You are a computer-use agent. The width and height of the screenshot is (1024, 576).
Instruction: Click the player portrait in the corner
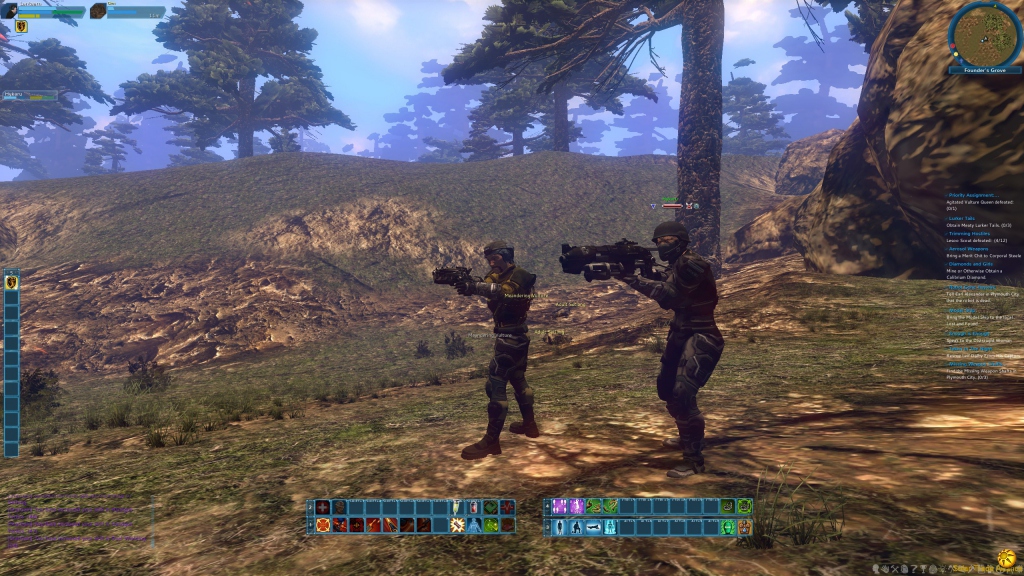pos(9,11)
